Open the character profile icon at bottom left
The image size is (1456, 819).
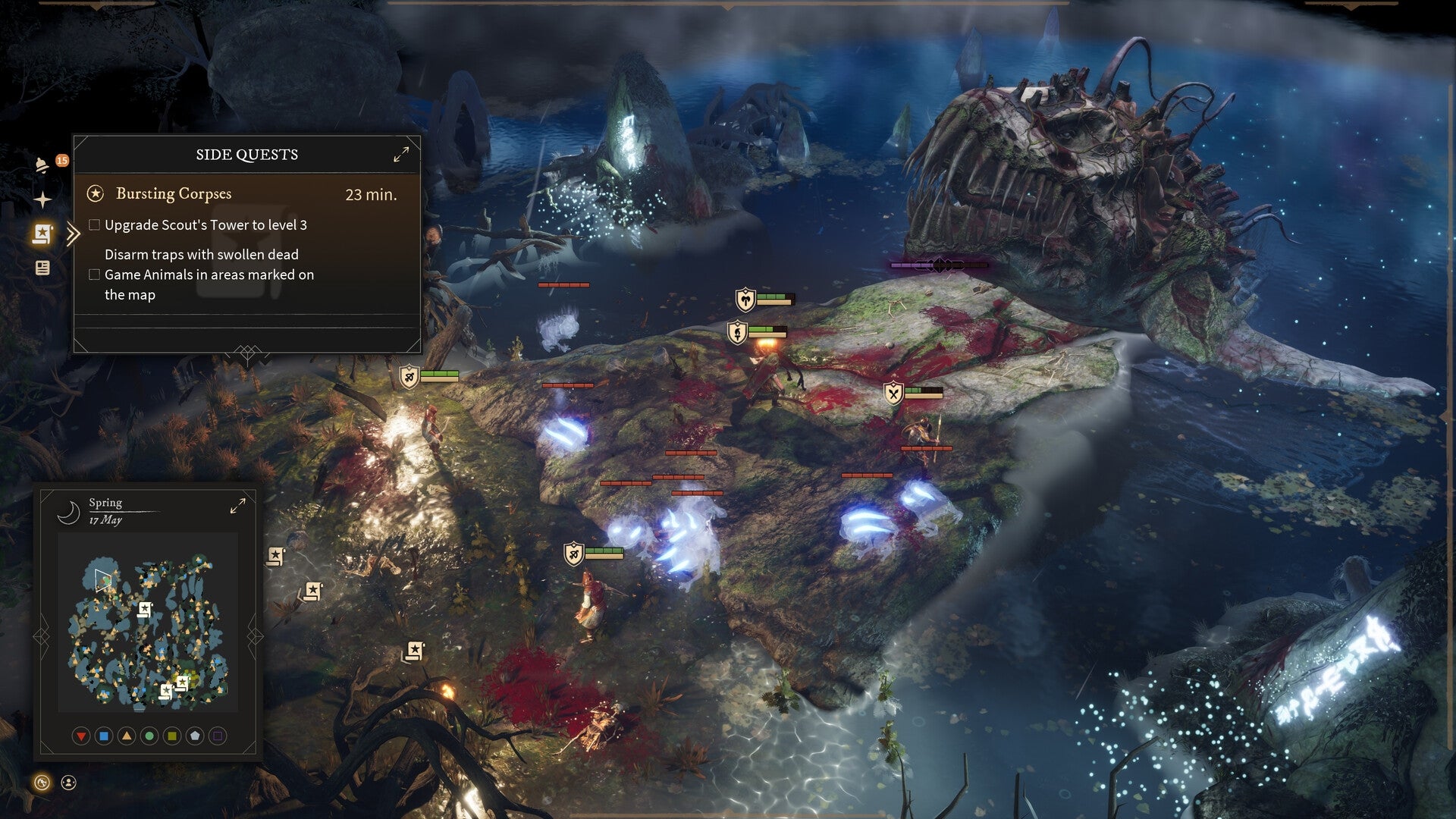(x=68, y=783)
